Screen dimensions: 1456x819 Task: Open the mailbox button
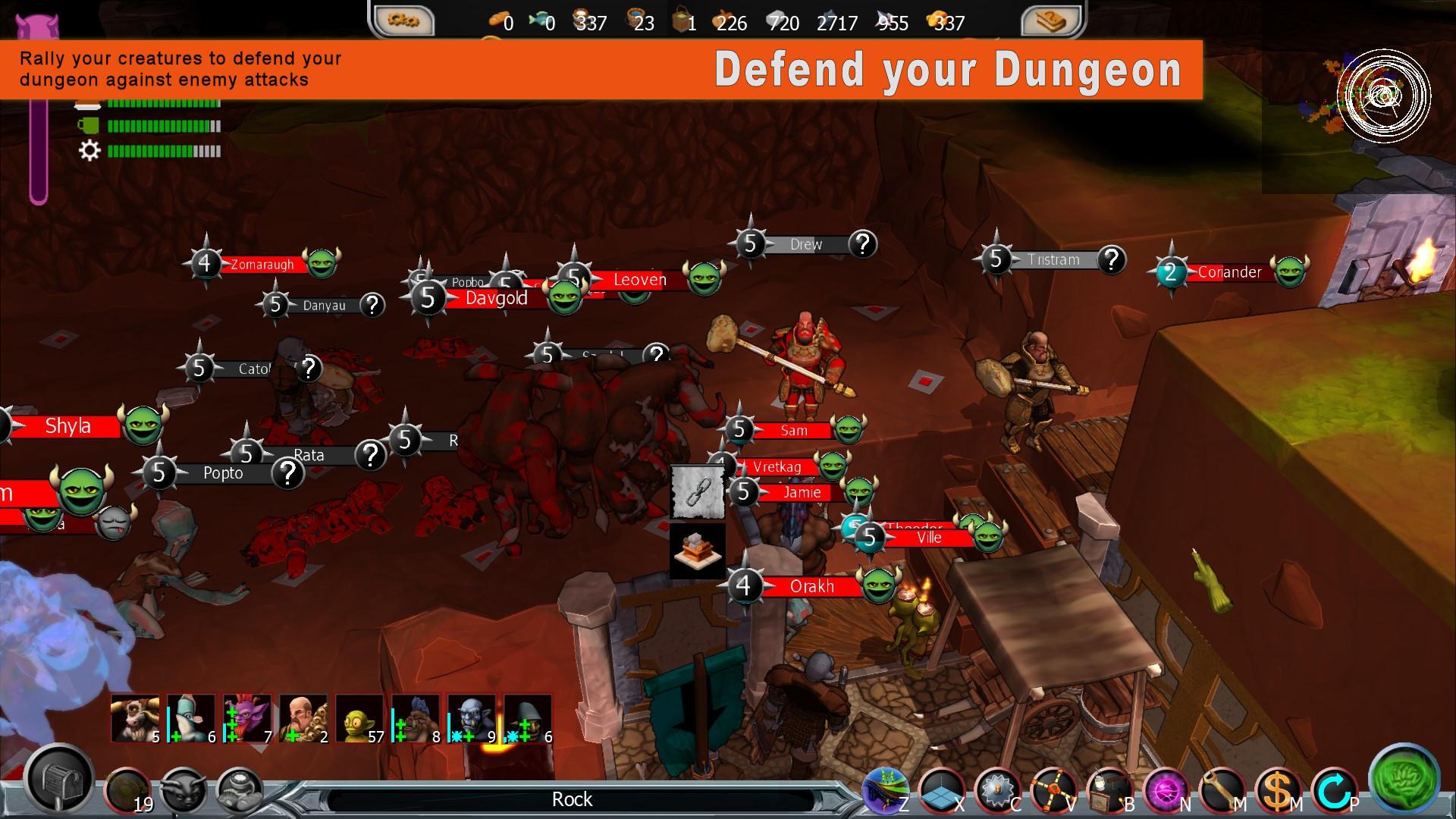click(x=59, y=781)
